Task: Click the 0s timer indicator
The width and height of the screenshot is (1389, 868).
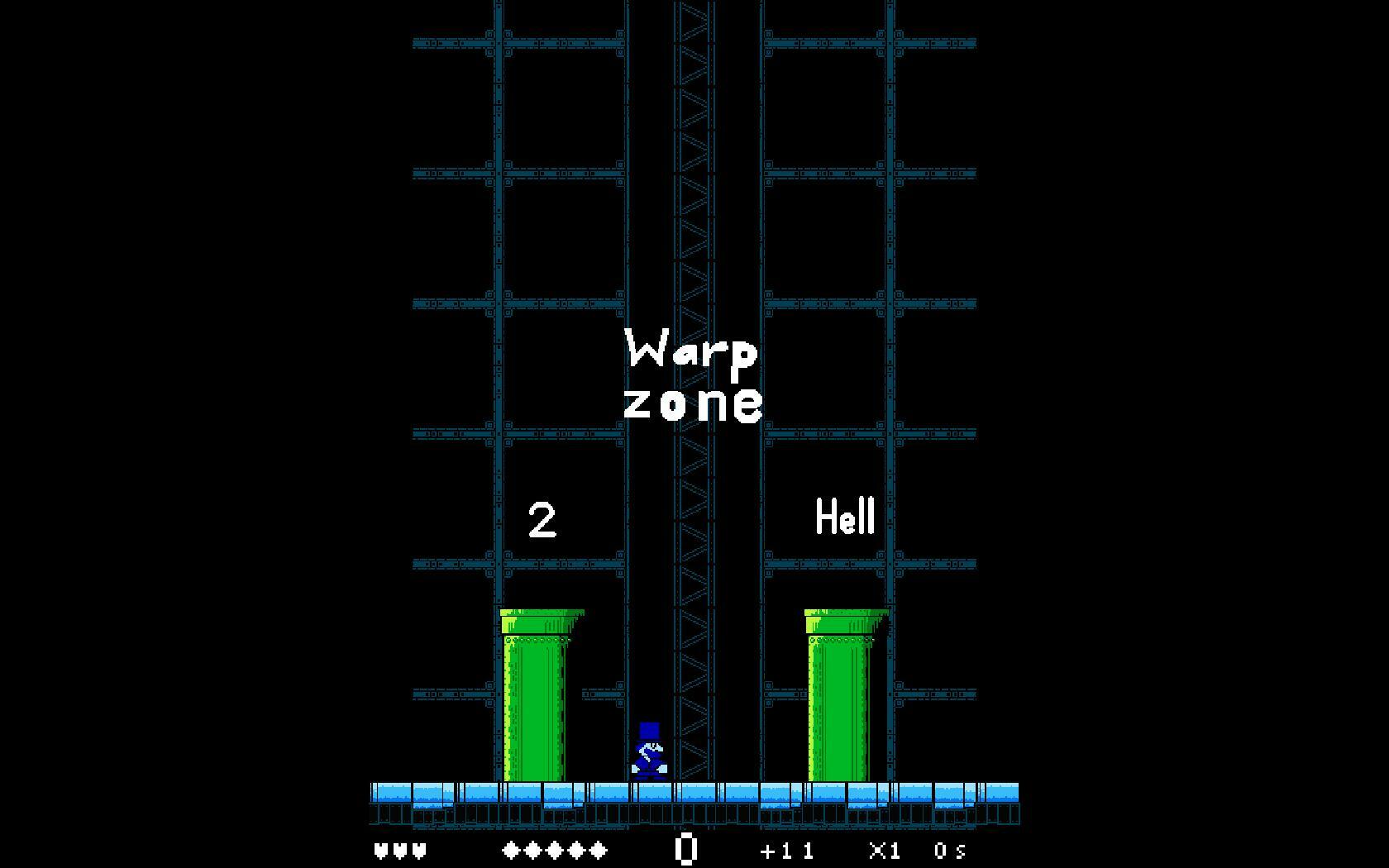Action: click(949, 849)
